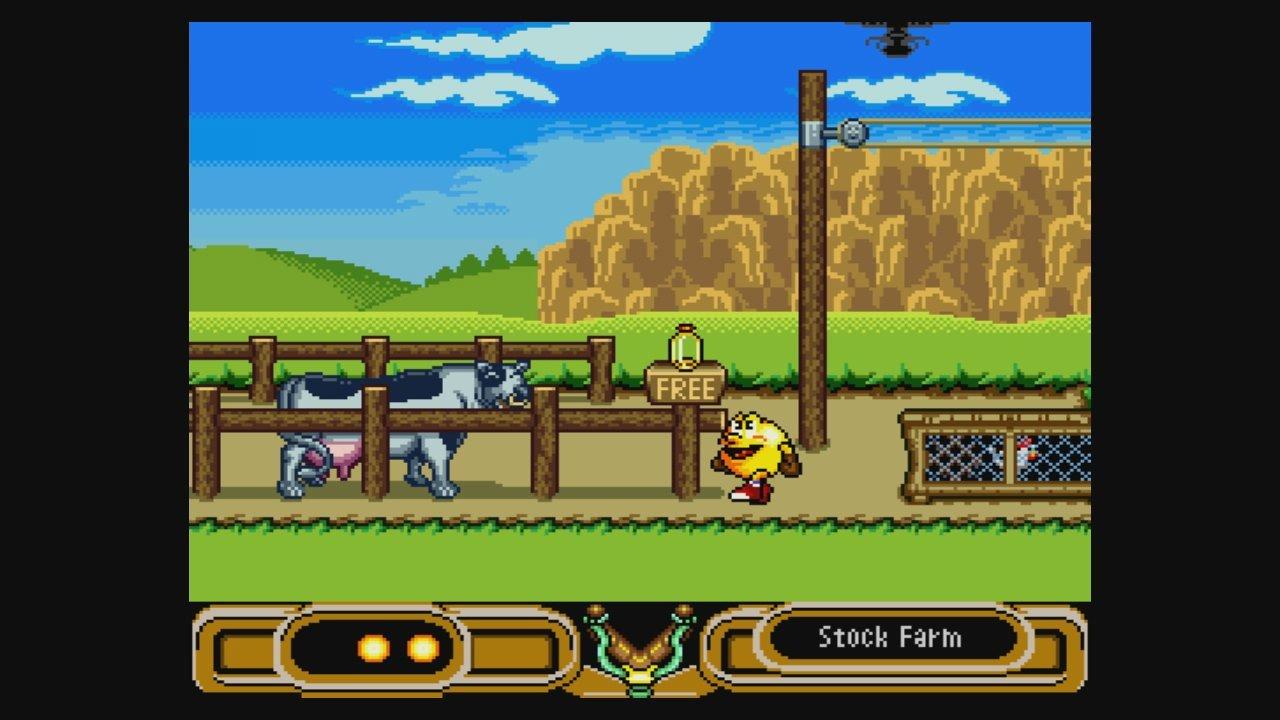Click the hanging object at the top right
The height and width of the screenshot is (720, 1280).
point(898,40)
